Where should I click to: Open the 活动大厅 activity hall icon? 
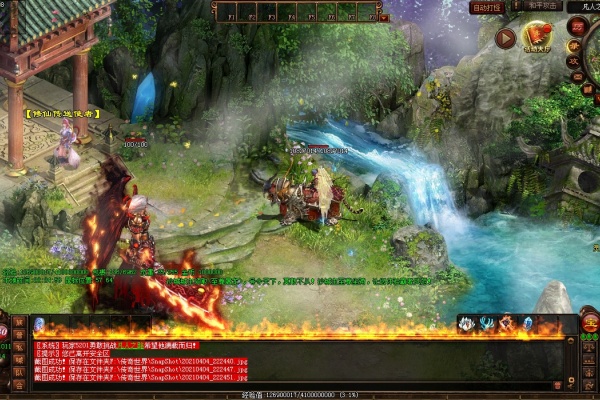[x=538, y=39]
